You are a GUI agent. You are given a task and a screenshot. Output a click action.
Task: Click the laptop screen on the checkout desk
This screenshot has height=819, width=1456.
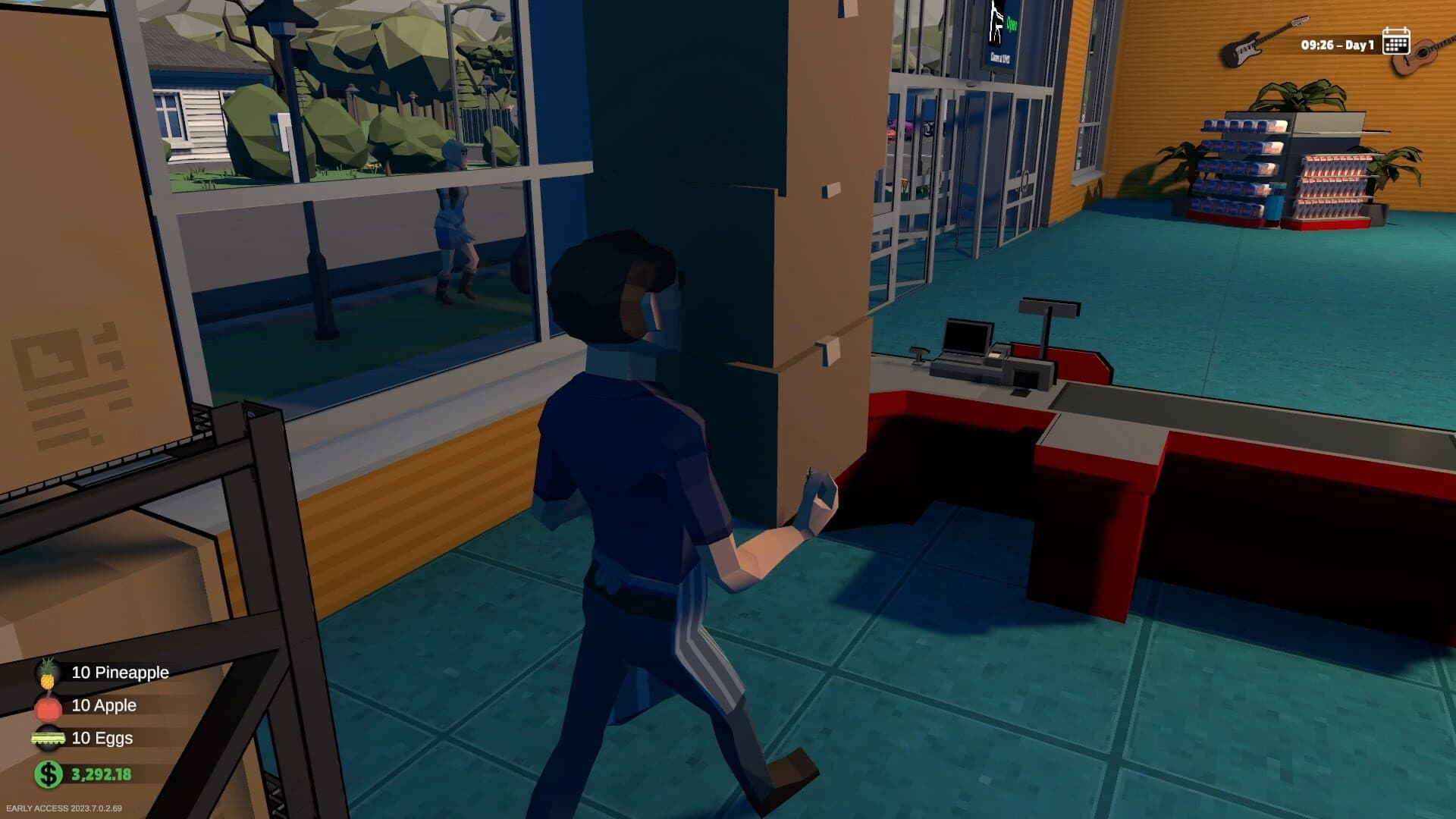pos(967,334)
